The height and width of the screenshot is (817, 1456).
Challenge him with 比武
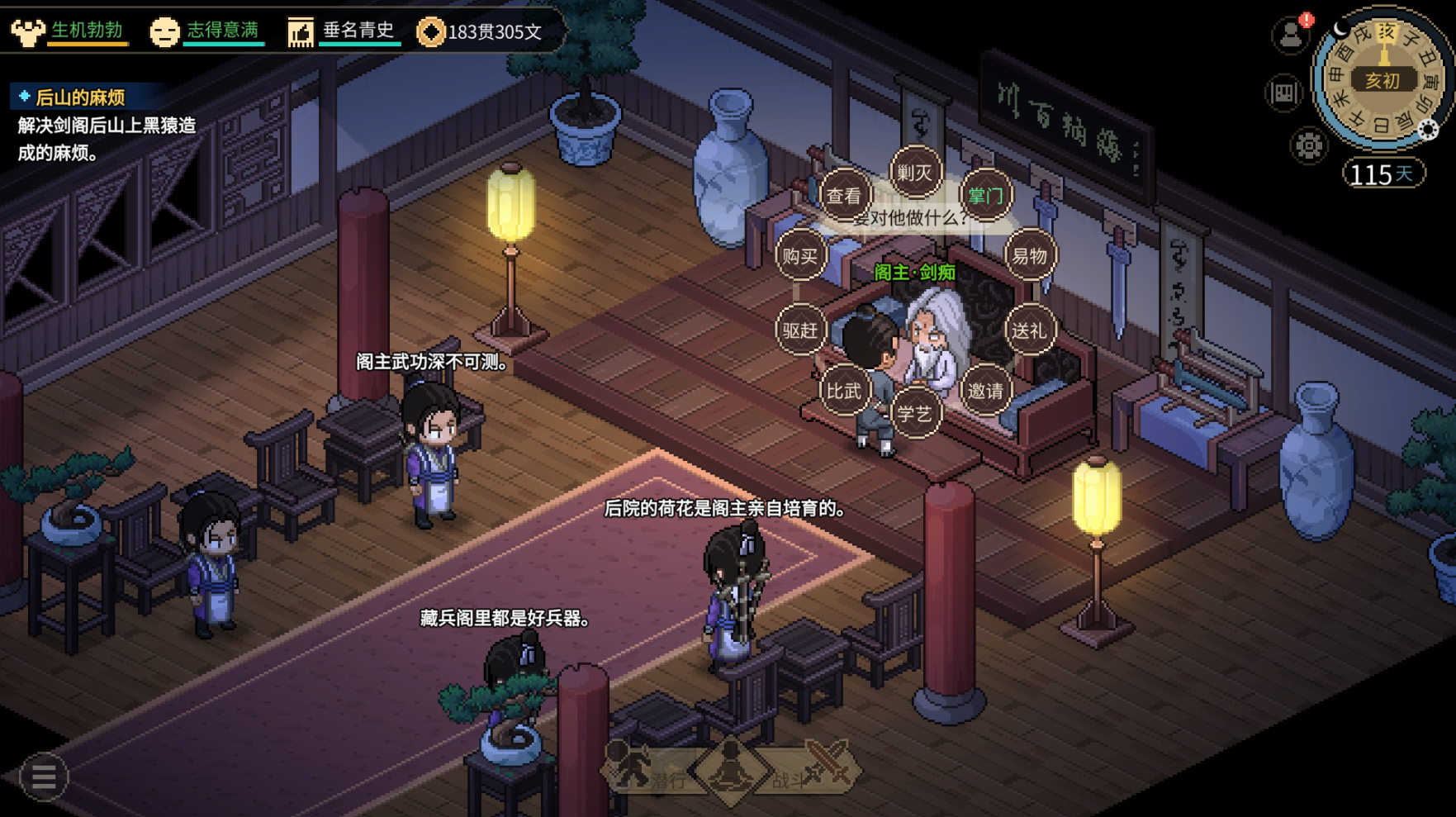(844, 391)
